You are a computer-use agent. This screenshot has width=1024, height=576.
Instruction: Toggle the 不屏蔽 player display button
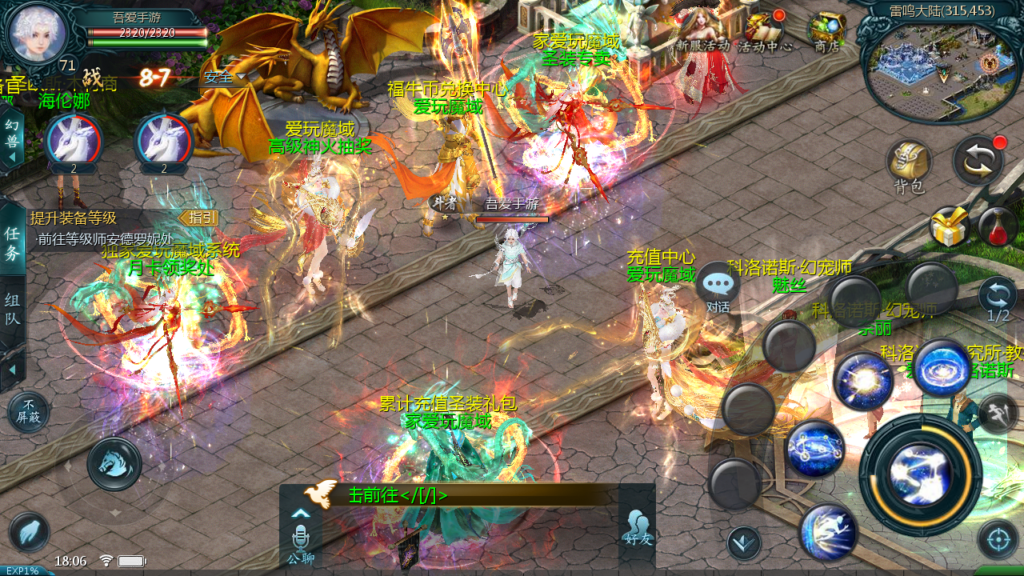click(x=28, y=411)
